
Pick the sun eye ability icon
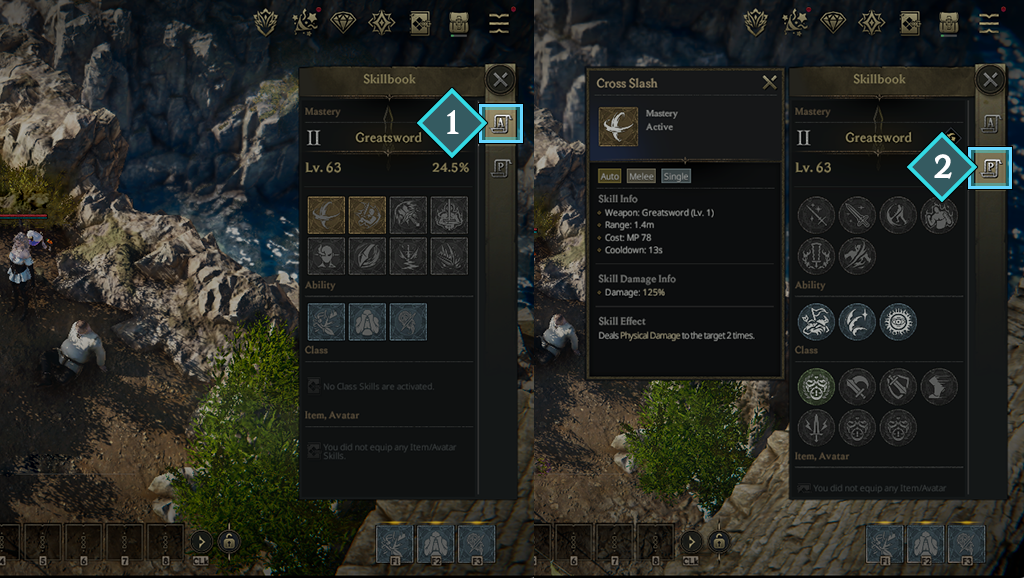pos(898,322)
